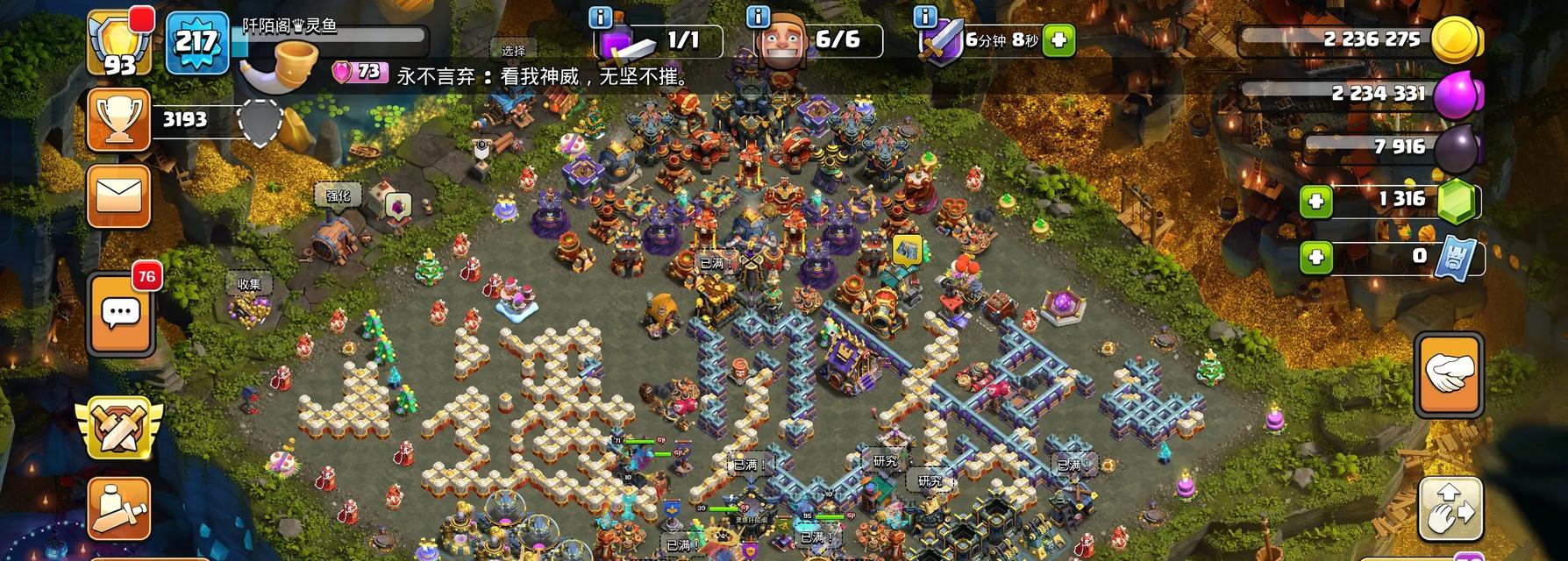
Task: Tap the 收集 collect bubble
Action: [x=249, y=284]
